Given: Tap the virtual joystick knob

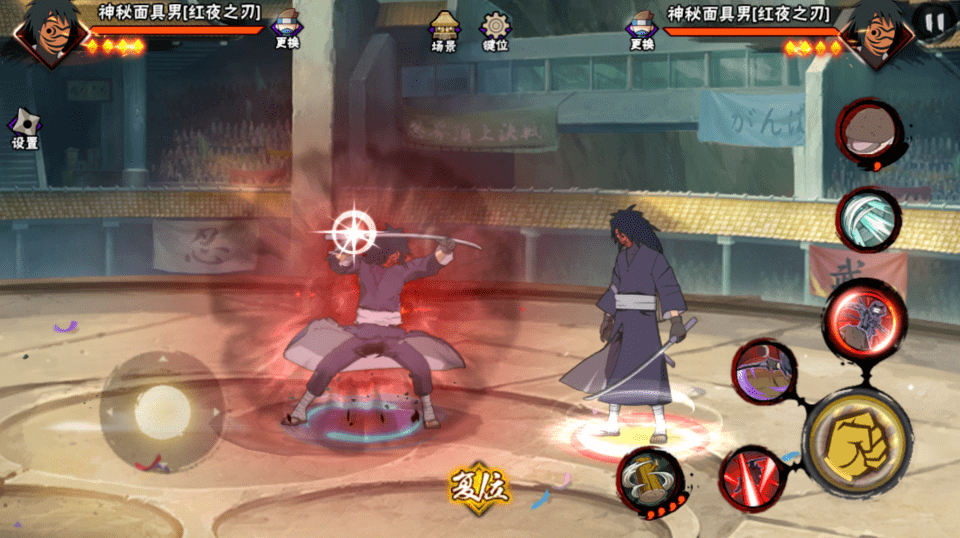Looking at the screenshot, I should click(162, 411).
